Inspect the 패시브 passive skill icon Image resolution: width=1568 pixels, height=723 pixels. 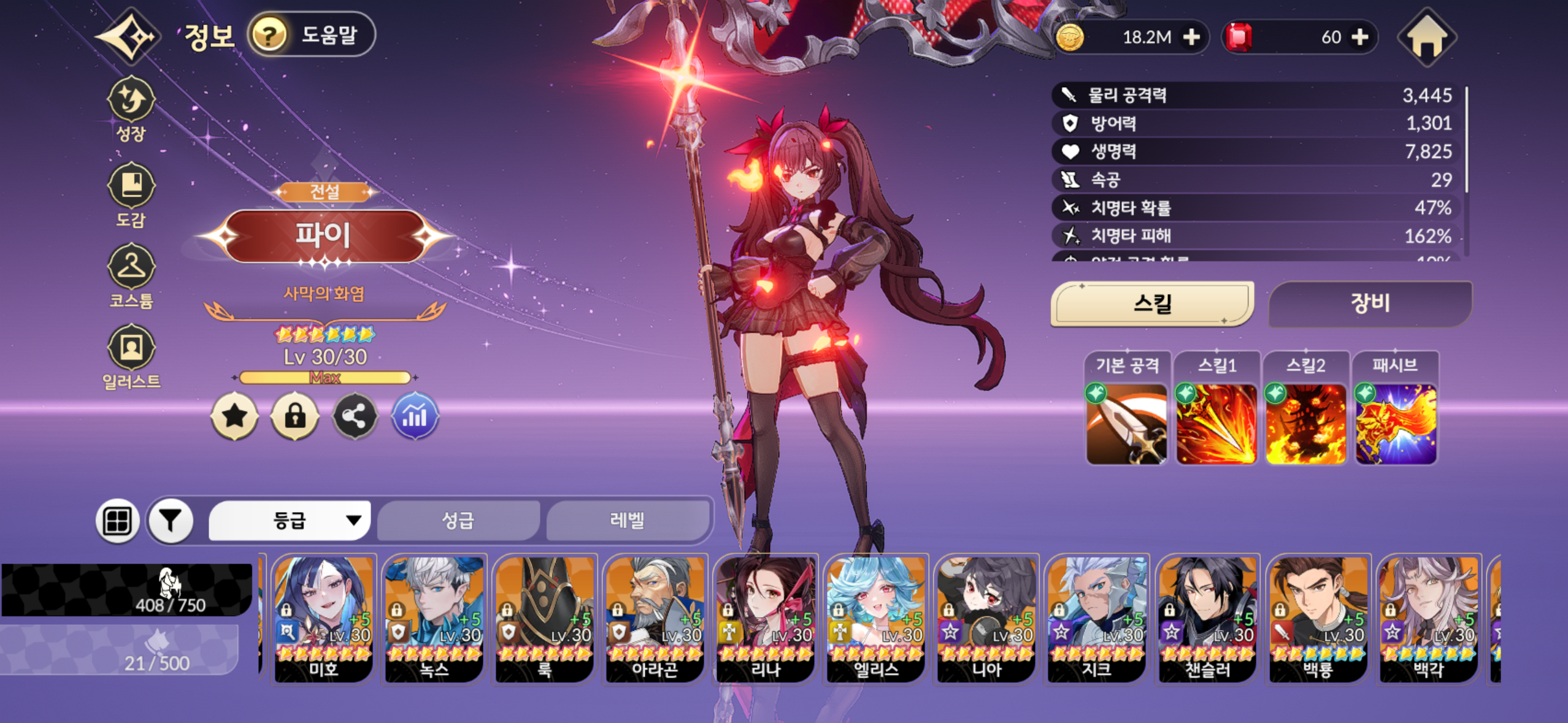pos(1396,424)
